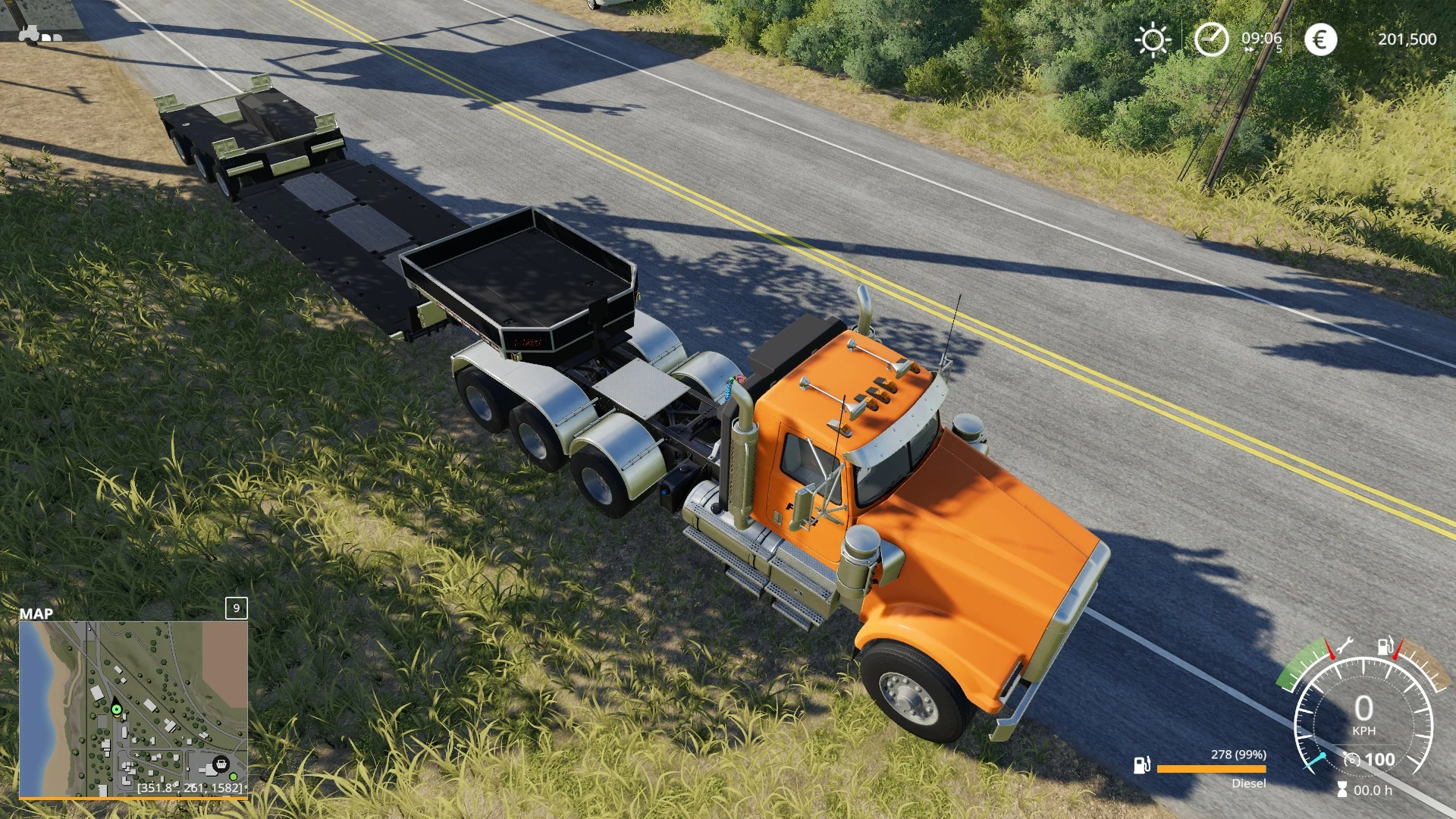Click the diesel fuel pump icon
Screen dimensions: 1456x819
coord(1141,765)
